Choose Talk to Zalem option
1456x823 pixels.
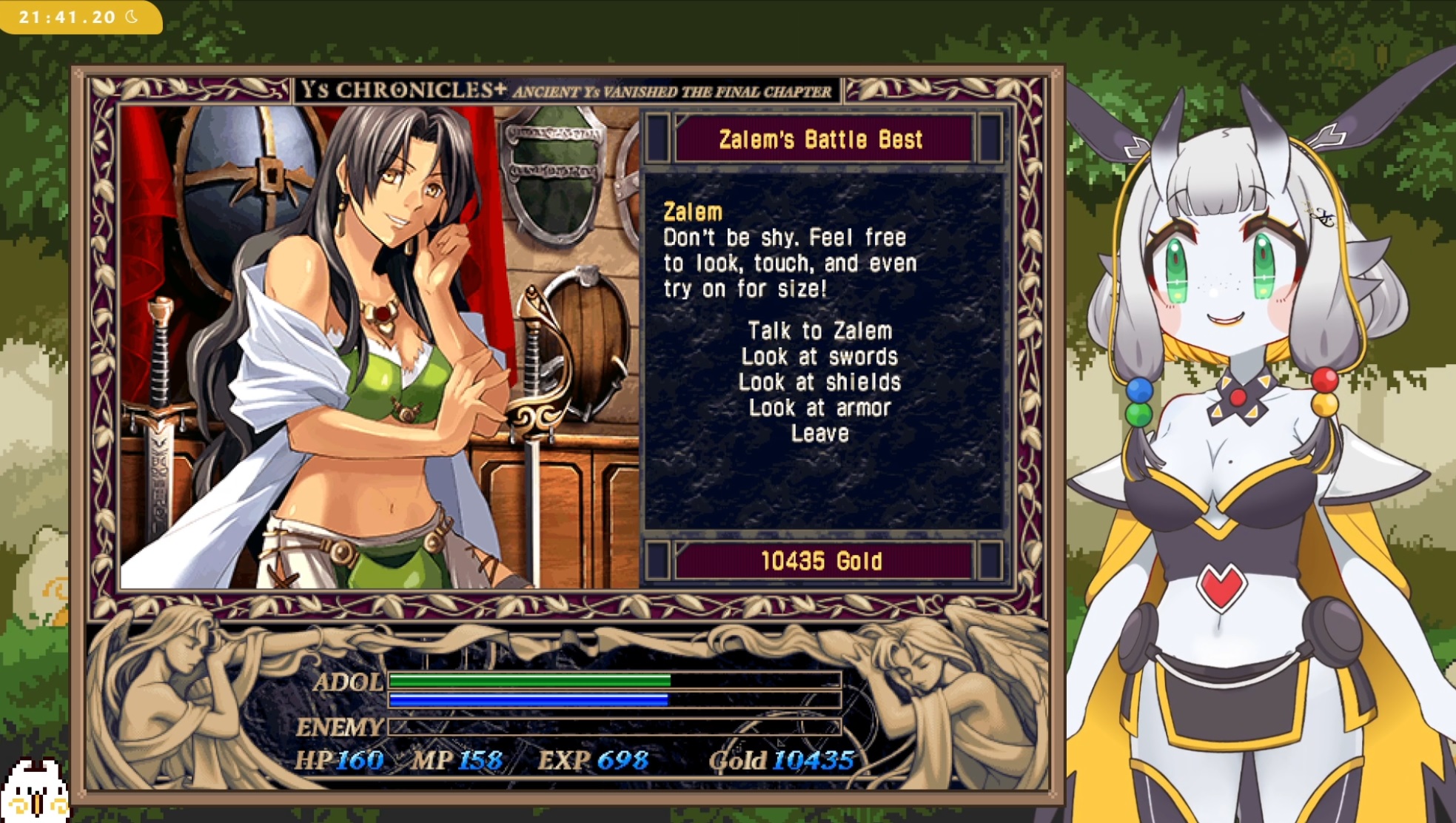point(819,331)
